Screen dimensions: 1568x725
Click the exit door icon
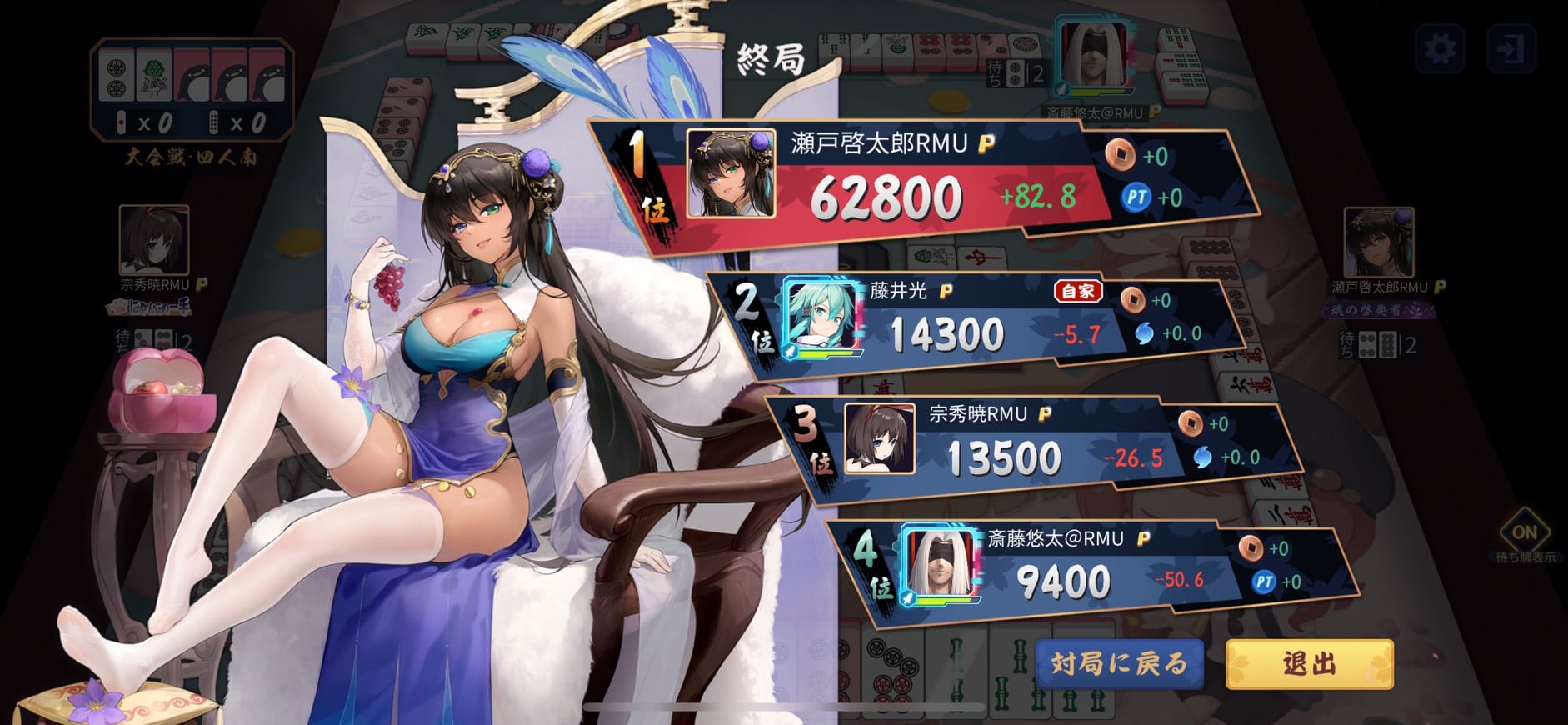coord(1511,49)
